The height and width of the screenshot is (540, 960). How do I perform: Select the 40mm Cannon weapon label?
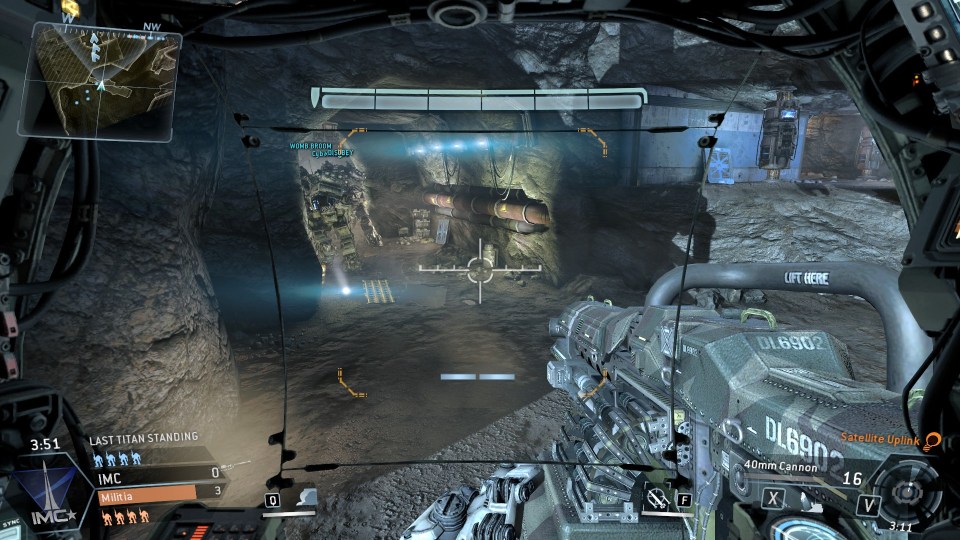click(x=781, y=467)
